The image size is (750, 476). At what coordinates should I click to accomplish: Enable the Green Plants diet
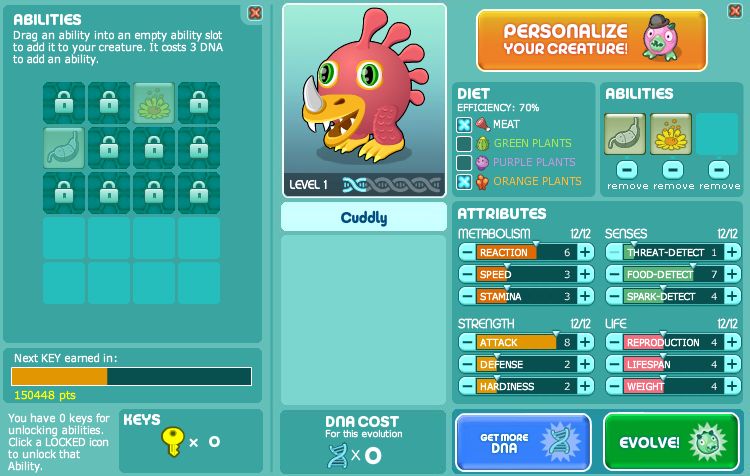point(464,144)
